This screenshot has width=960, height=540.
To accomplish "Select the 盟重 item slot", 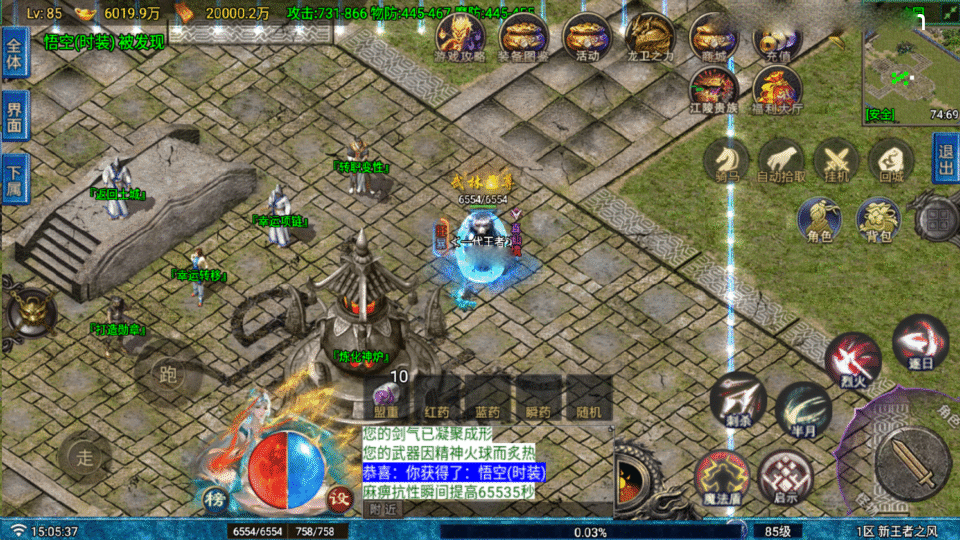I will [387, 396].
